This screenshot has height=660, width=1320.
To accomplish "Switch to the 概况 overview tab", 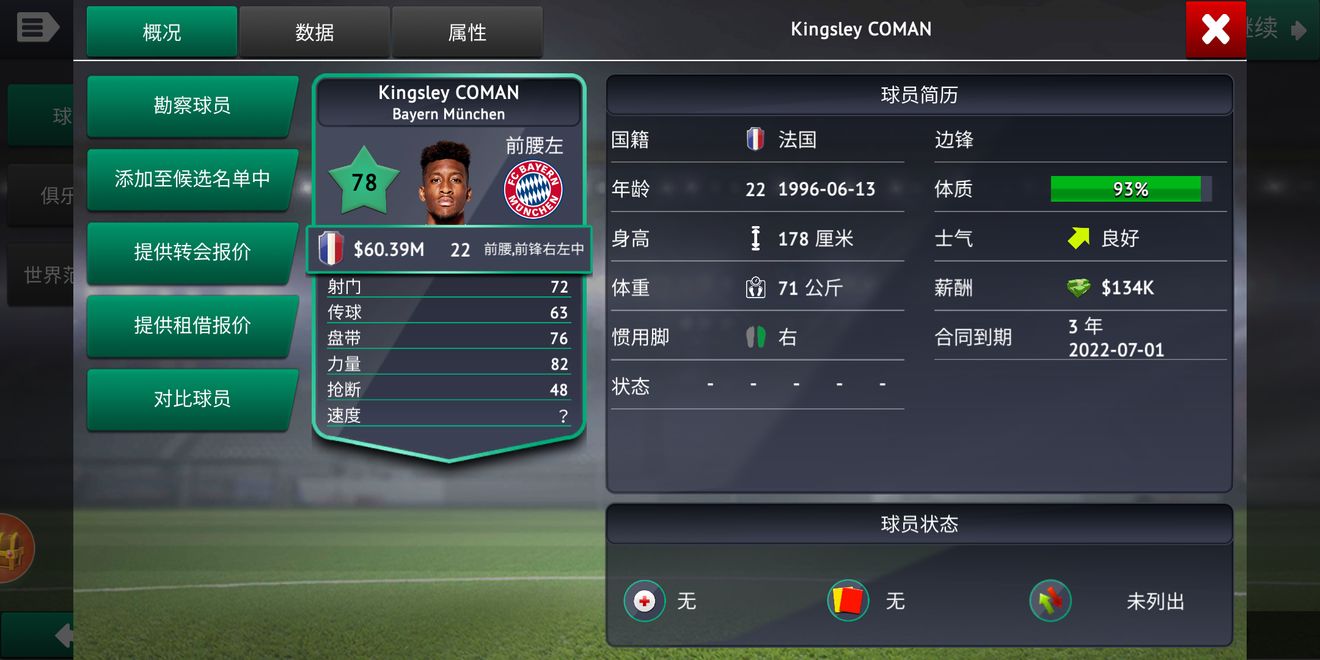I will (162, 32).
